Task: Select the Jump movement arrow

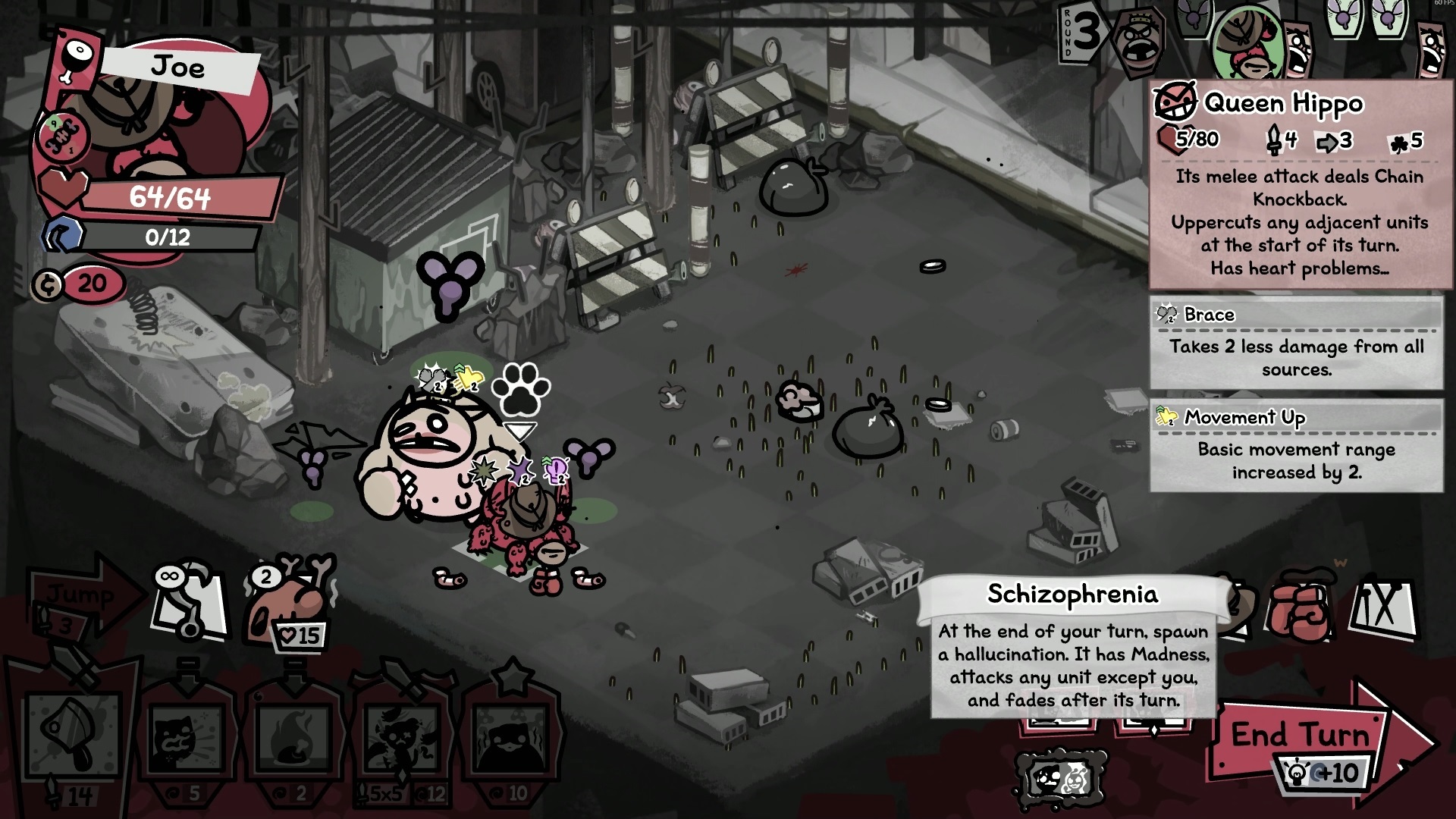Action: click(x=80, y=595)
